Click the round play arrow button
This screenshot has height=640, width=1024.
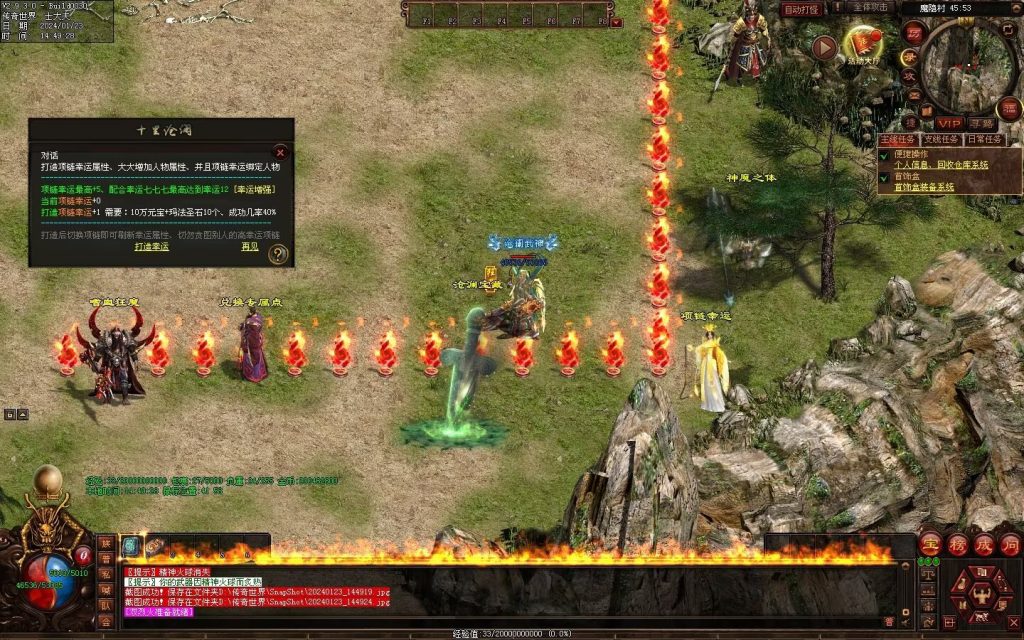(x=824, y=47)
